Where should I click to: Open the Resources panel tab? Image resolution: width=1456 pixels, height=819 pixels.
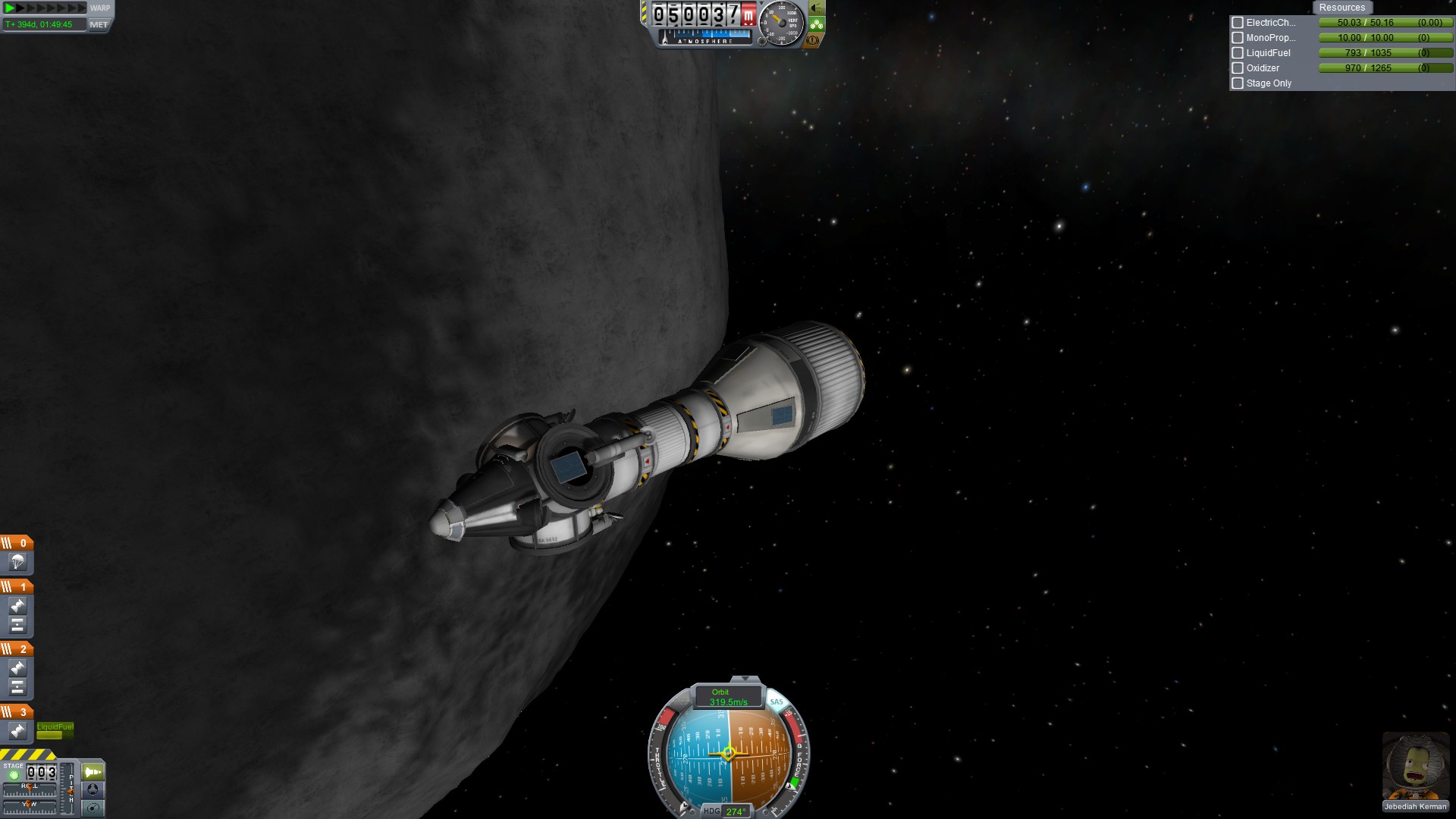tap(1341, 8)
